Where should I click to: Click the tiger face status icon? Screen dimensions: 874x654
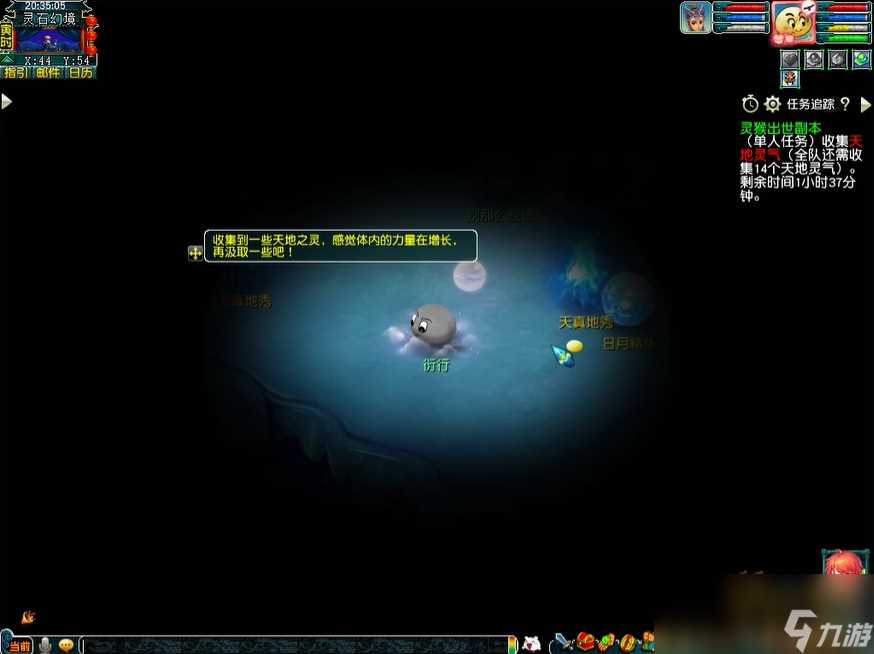[x=790, y=79]
